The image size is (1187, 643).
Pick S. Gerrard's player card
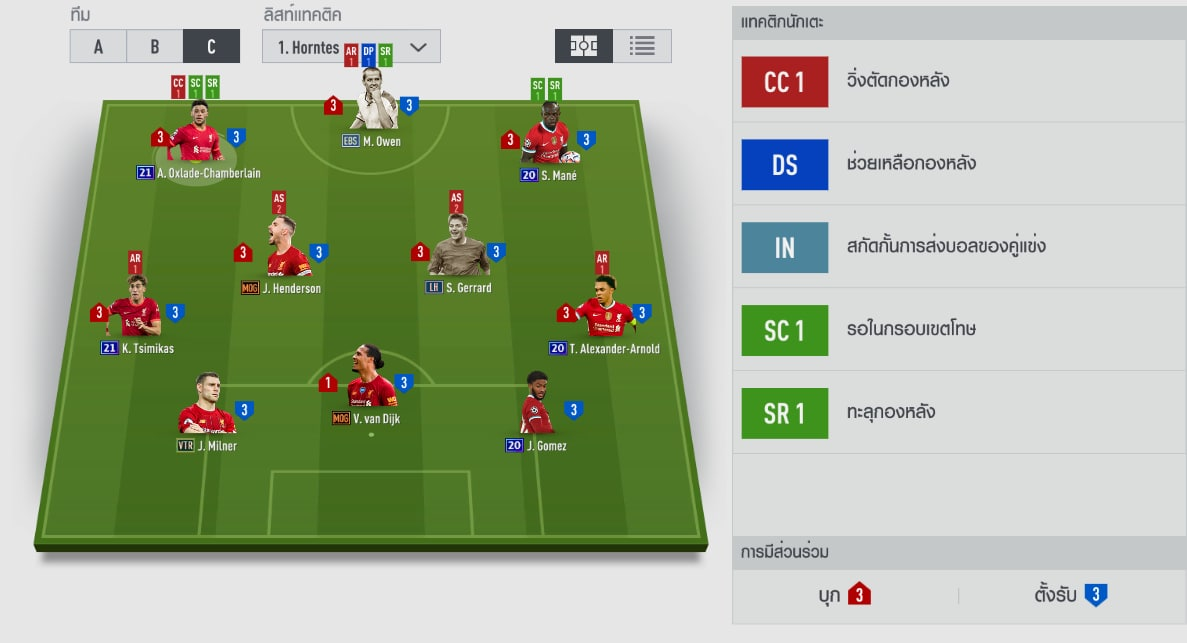click(458, 250)
